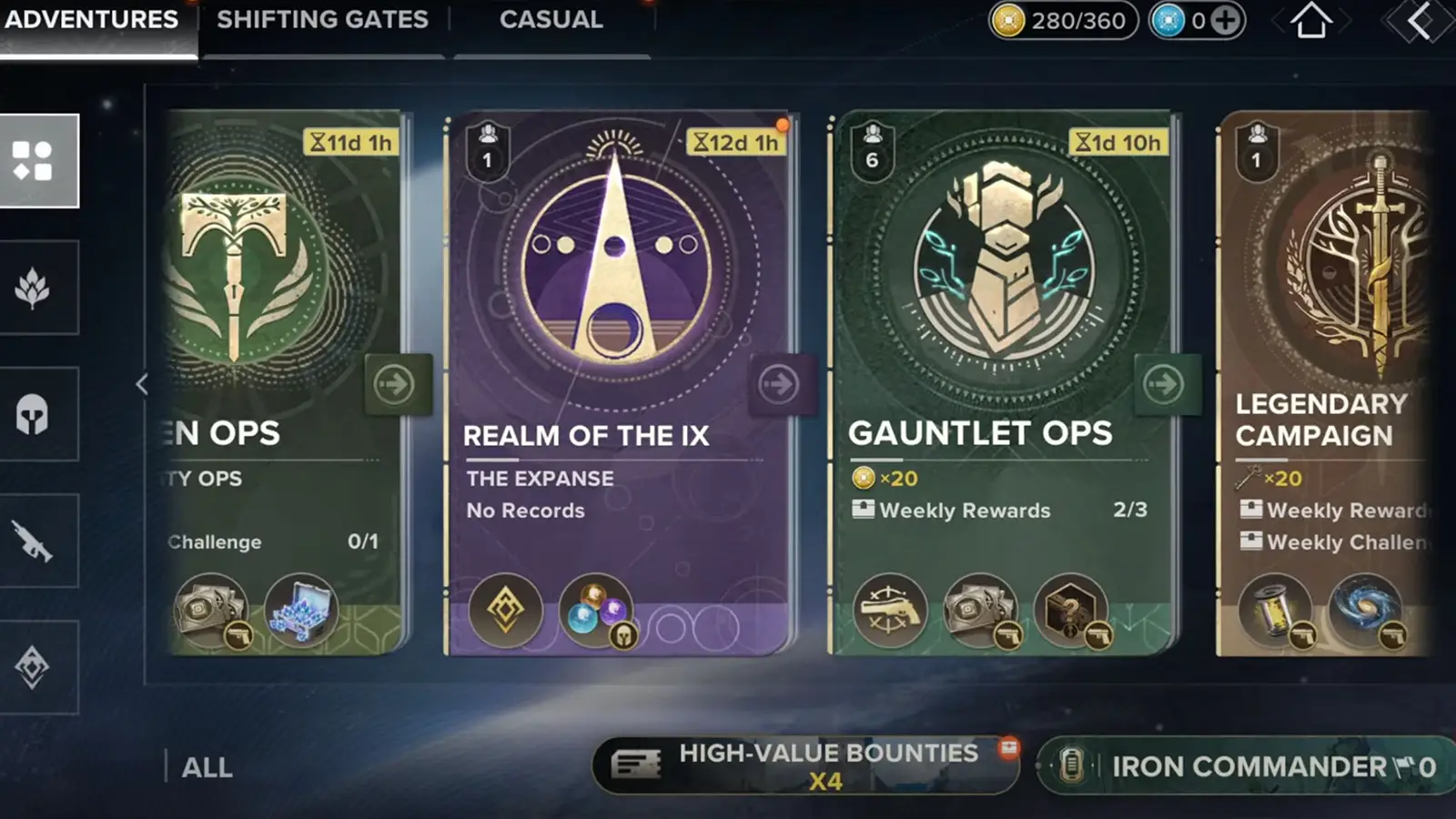Screen dimensions: 1456x819
Task: Expand Realm of the IX via purple arrow
Action: (x=778, y=384)
